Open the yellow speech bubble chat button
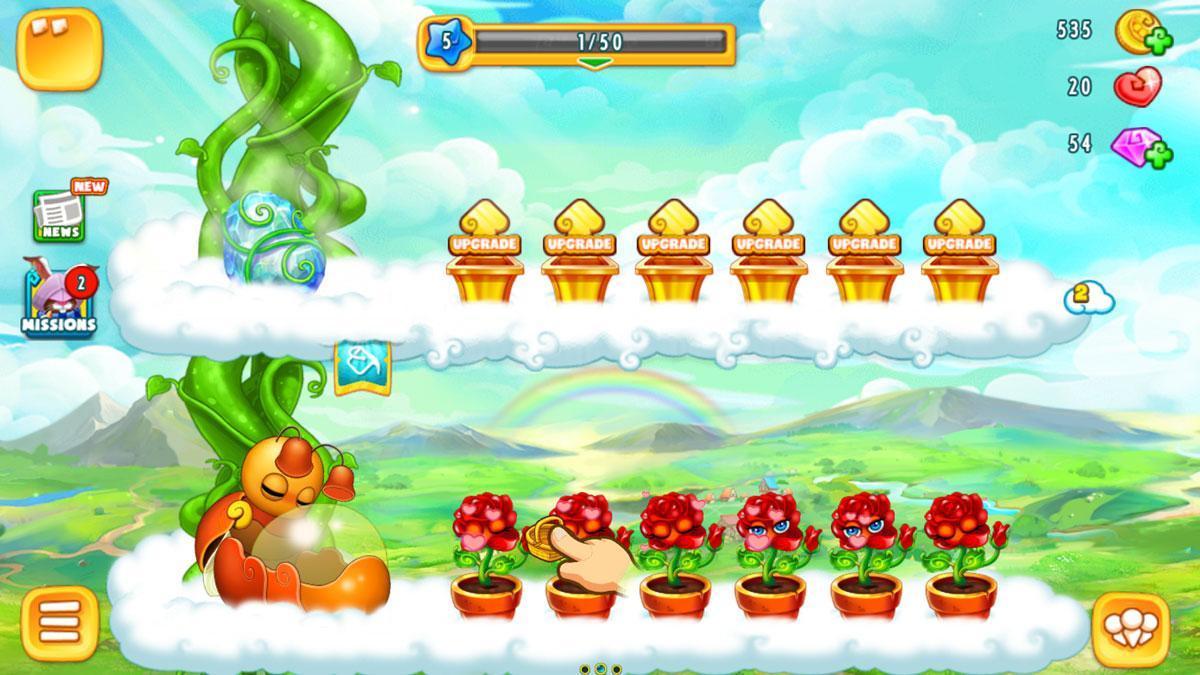 point(60,48)
